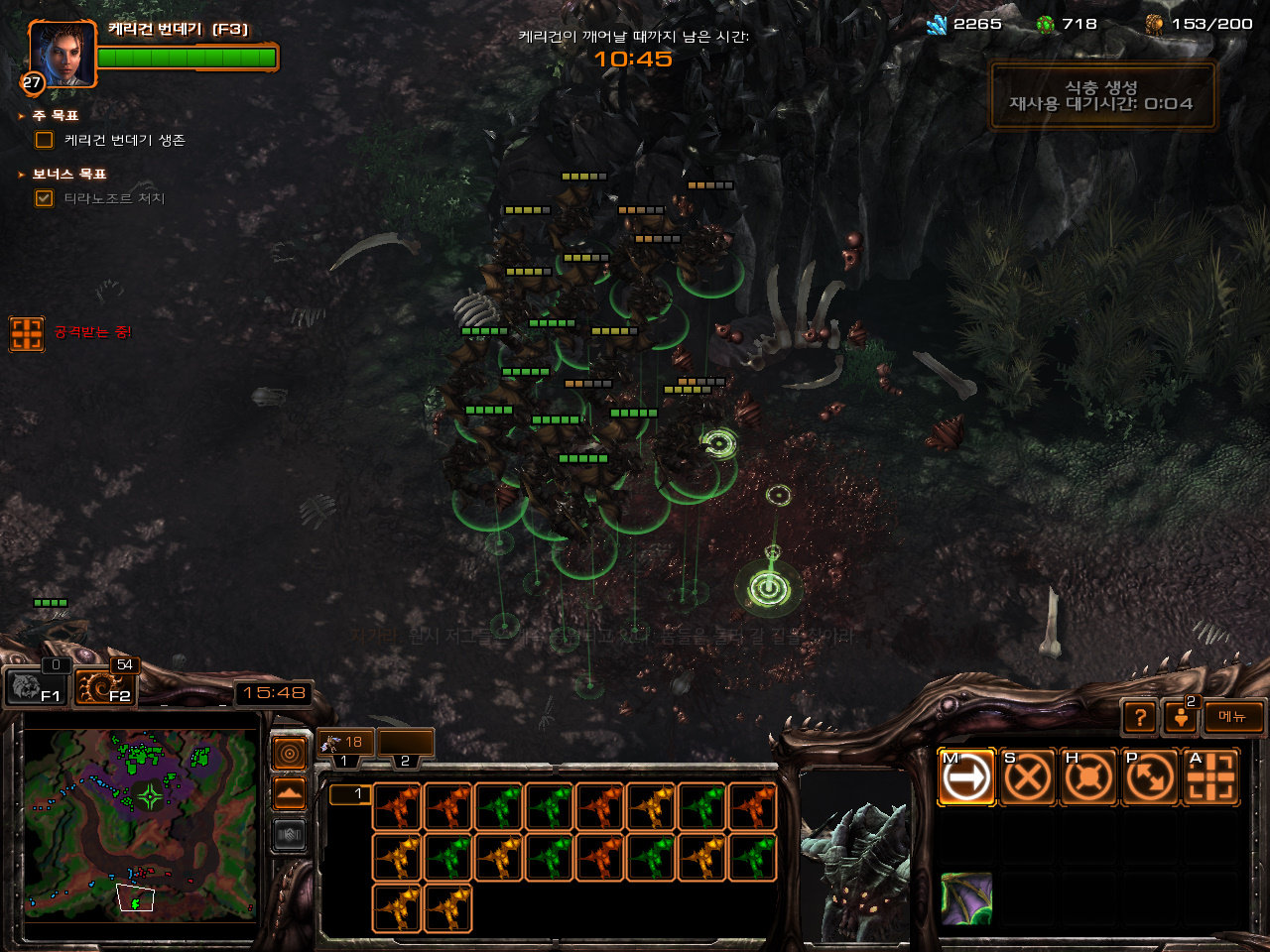Select all army units with F2 button
Screen dimensions: 1270x952
(104, 686)
